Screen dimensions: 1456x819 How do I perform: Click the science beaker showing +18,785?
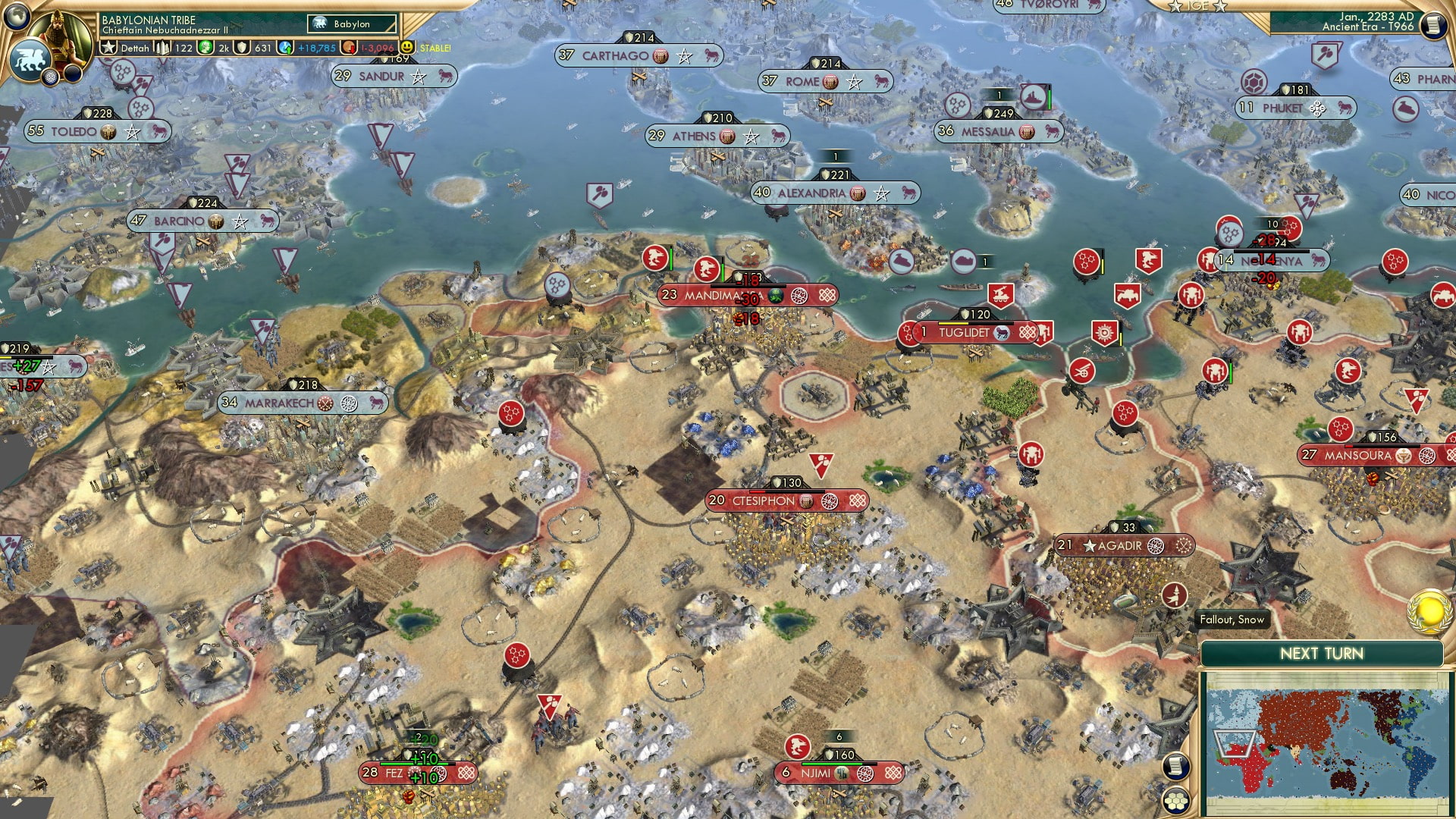284,47
